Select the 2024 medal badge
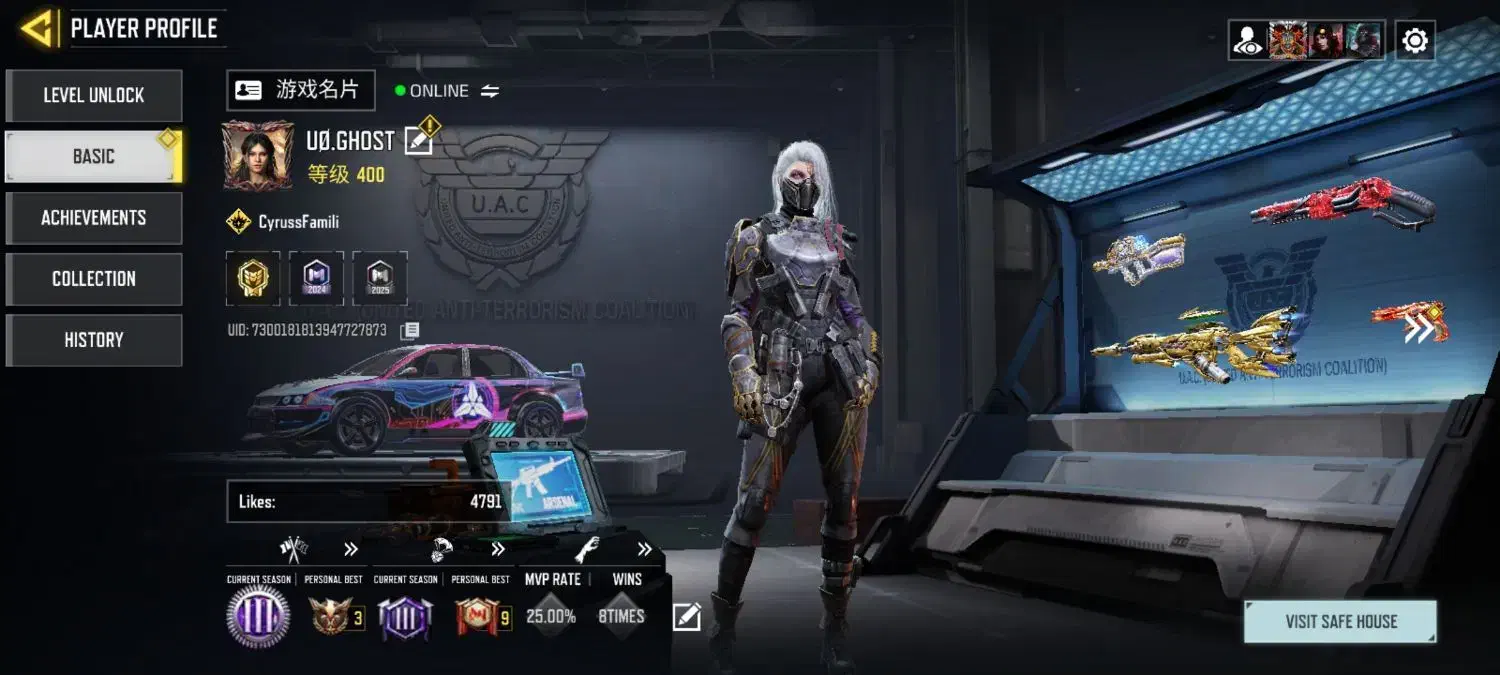This screenshot has height=675, width=1500. click(x=316, y=278)
